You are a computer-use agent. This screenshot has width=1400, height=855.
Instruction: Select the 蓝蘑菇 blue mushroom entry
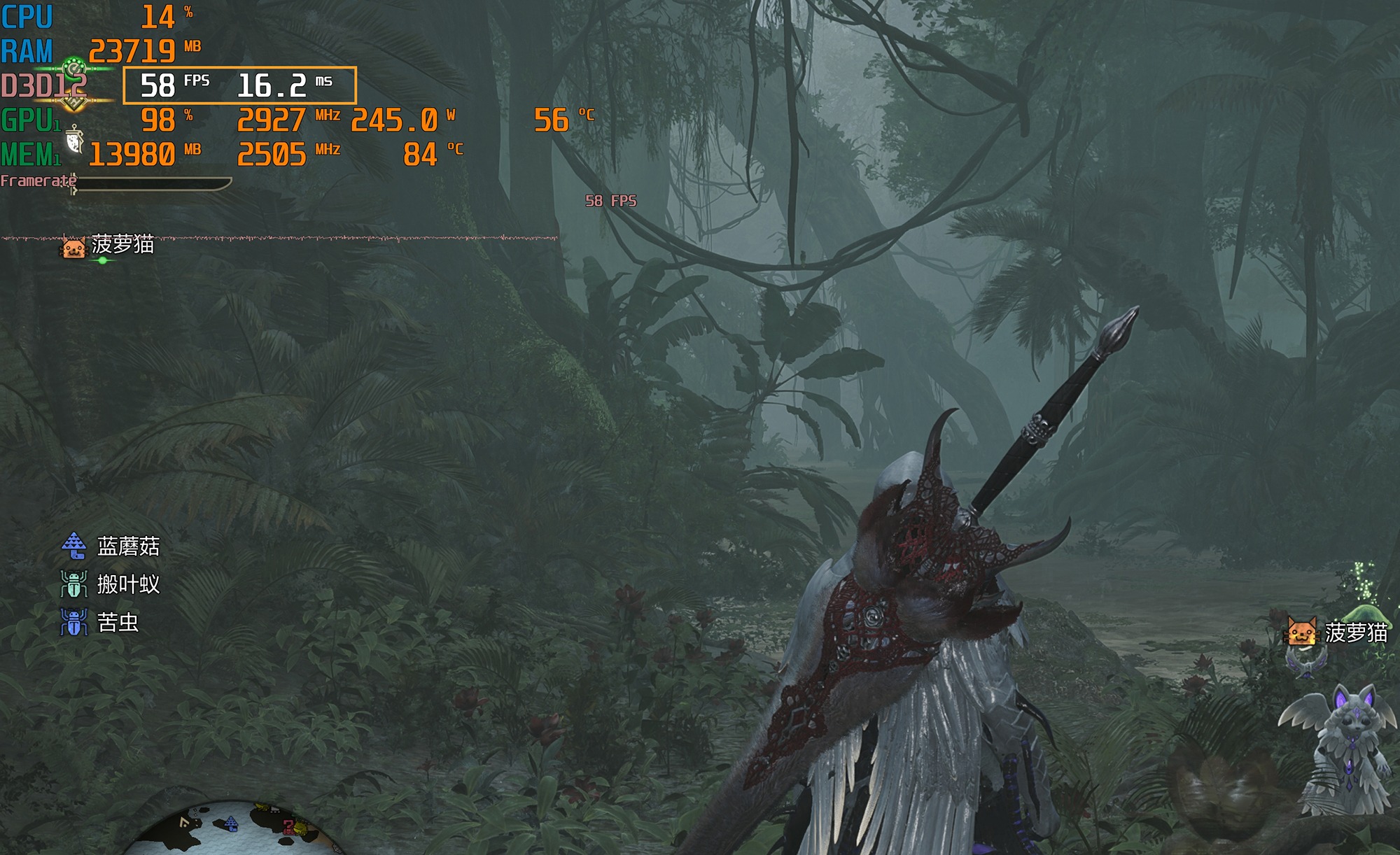[x=112, y=546]
